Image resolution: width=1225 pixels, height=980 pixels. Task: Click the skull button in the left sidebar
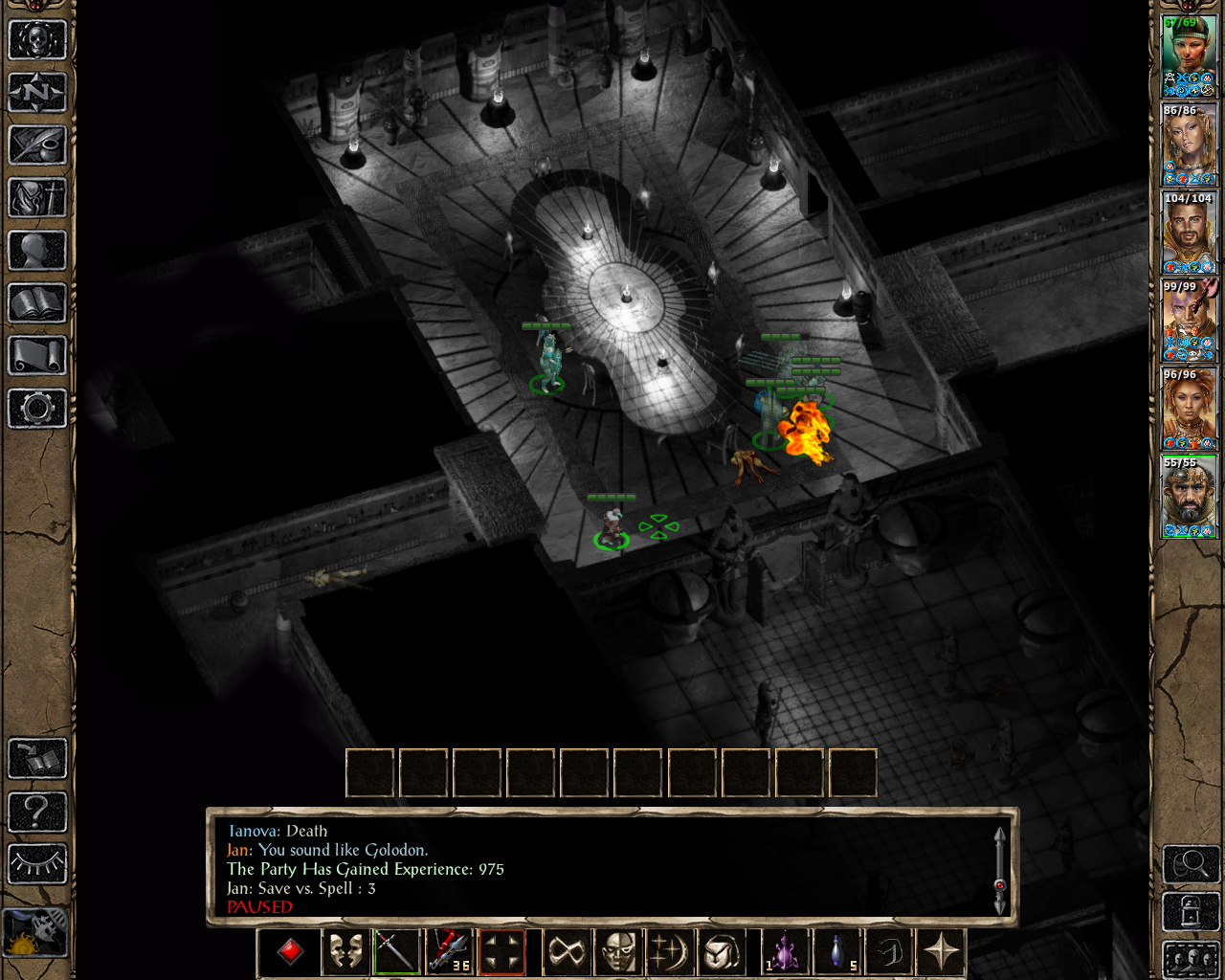(37, 40)
